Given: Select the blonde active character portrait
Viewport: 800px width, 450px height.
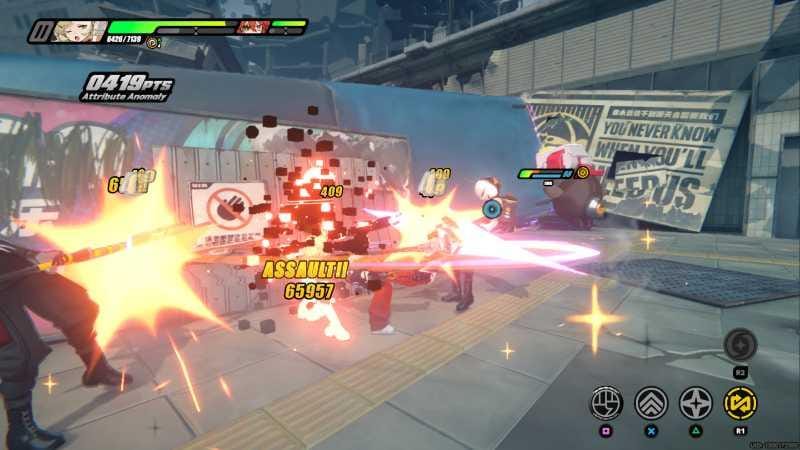Looking at the screenshot, I should point(76,31).
